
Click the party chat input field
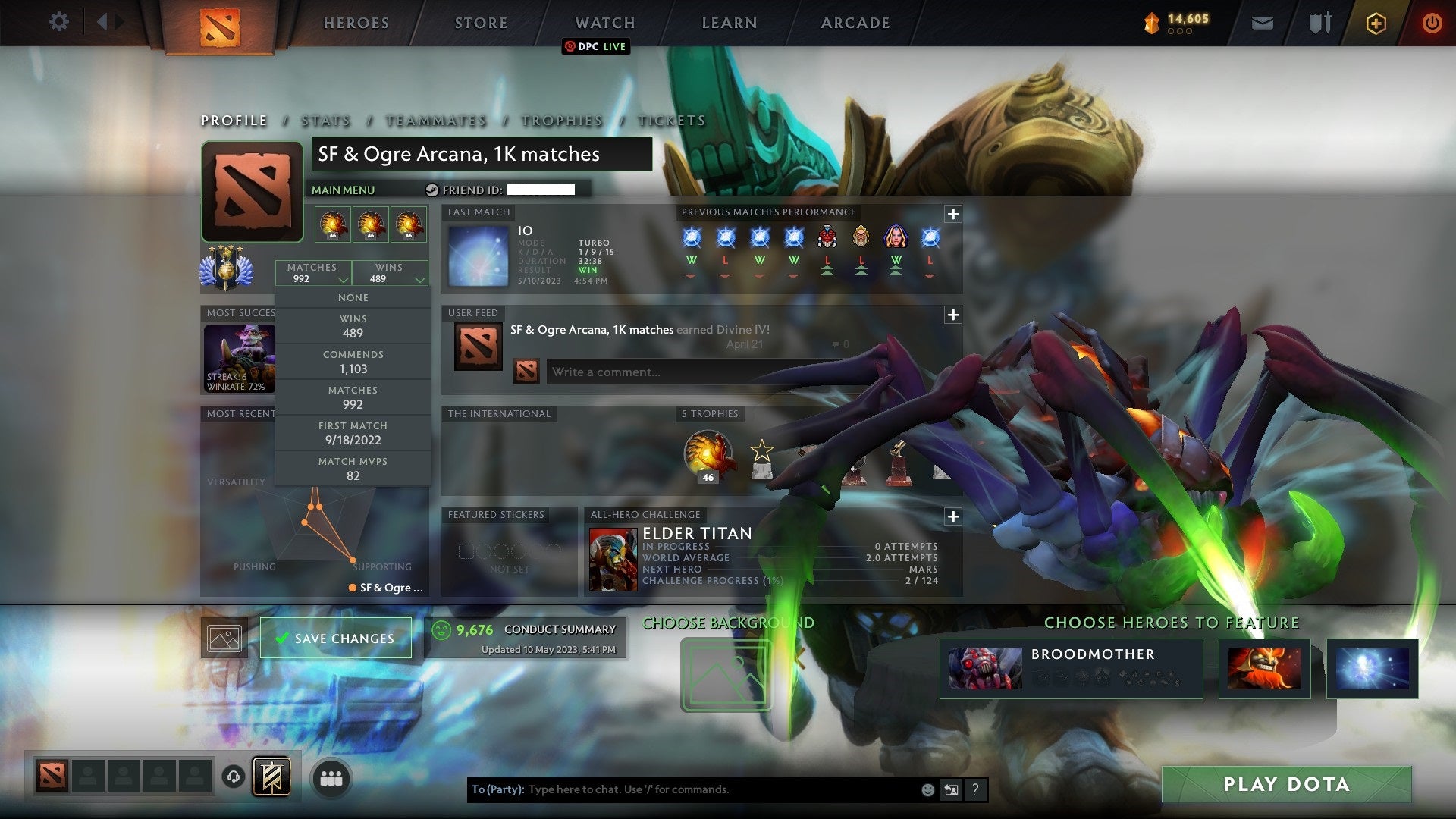[x=682, y=789]
